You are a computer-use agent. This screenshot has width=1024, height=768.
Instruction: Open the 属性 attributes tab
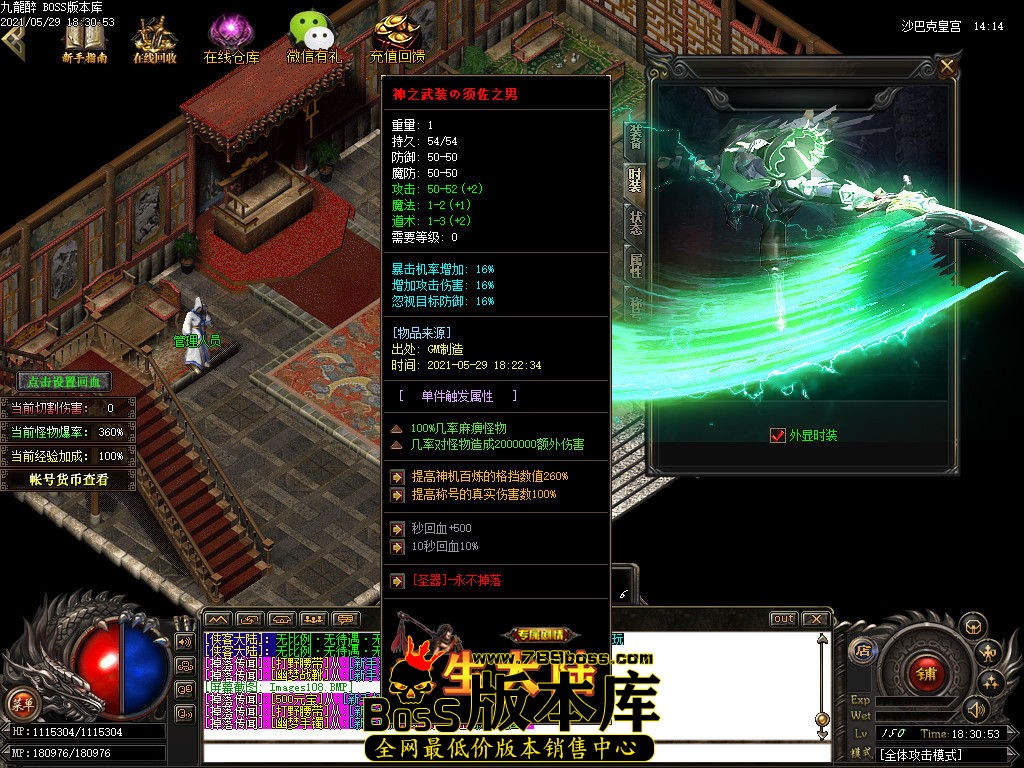(x=635, y=265)
